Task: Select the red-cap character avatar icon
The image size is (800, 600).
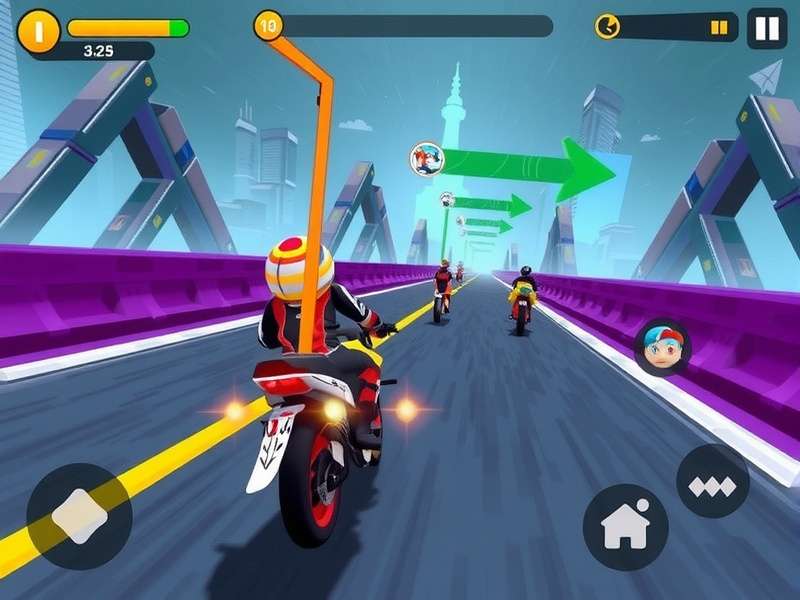Action: [x=662, y=347]
